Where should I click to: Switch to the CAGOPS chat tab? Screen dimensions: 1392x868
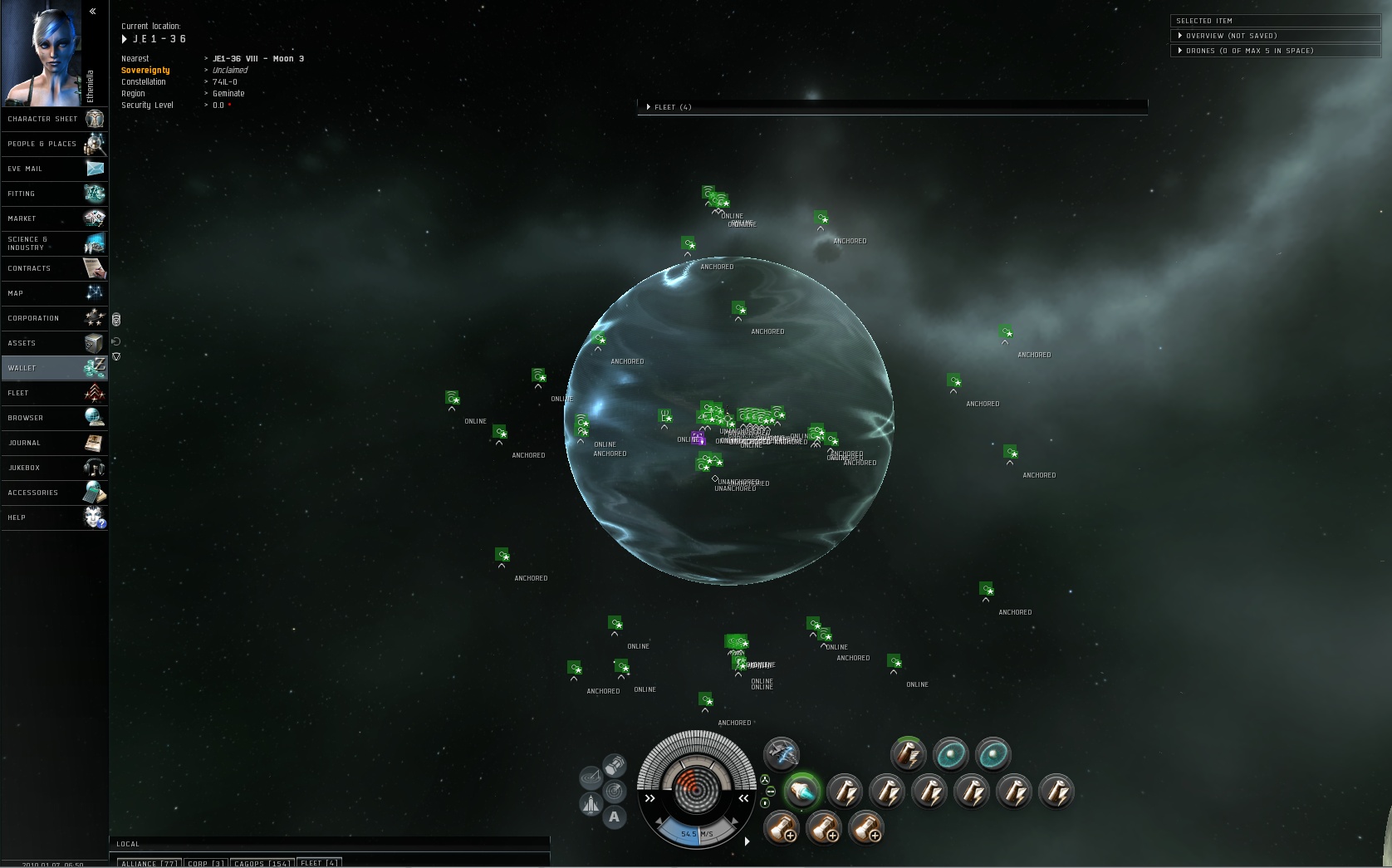pyautogui.click(x=262, y=863)
